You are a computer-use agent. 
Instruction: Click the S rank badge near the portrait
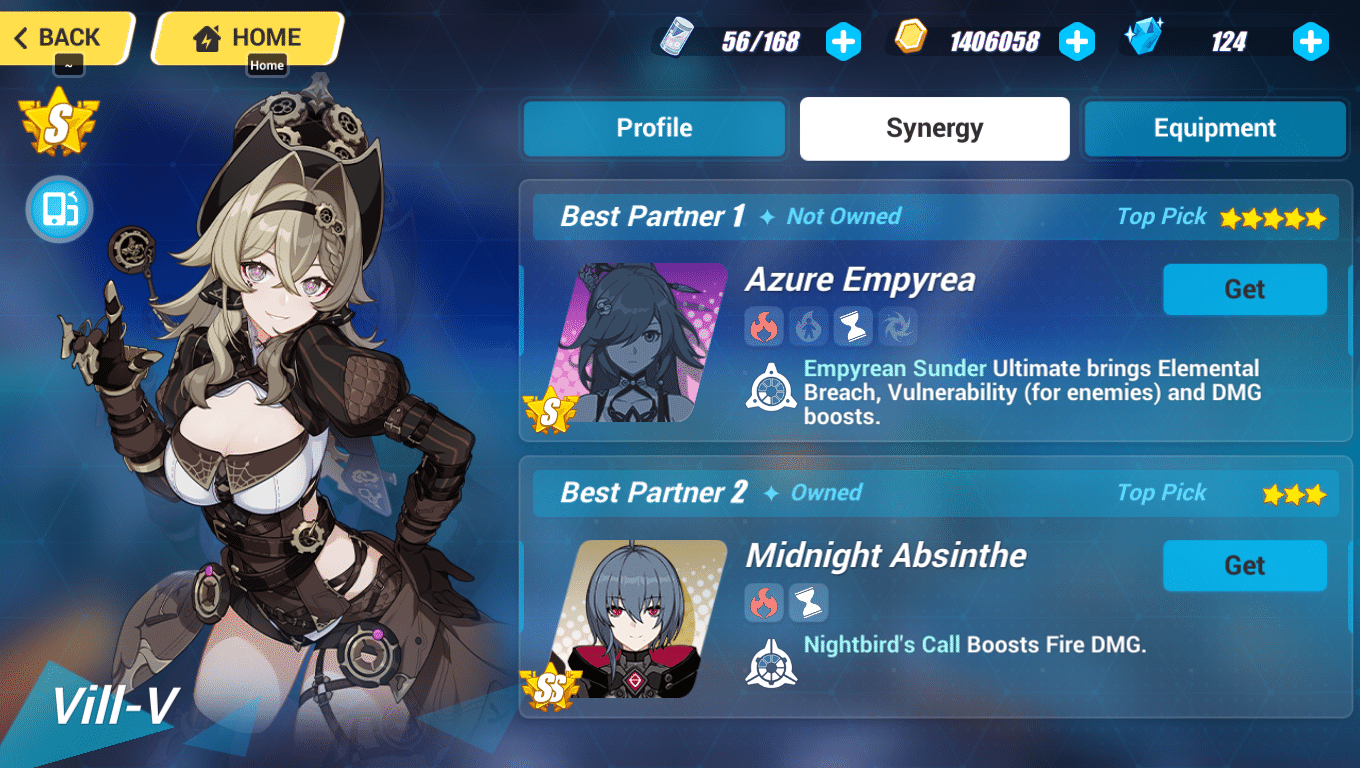57,120
